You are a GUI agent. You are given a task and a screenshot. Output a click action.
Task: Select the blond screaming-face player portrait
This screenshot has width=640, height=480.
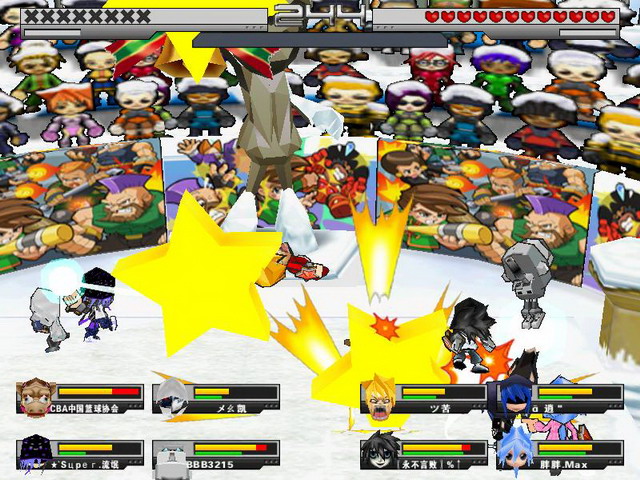coord(379,397)
